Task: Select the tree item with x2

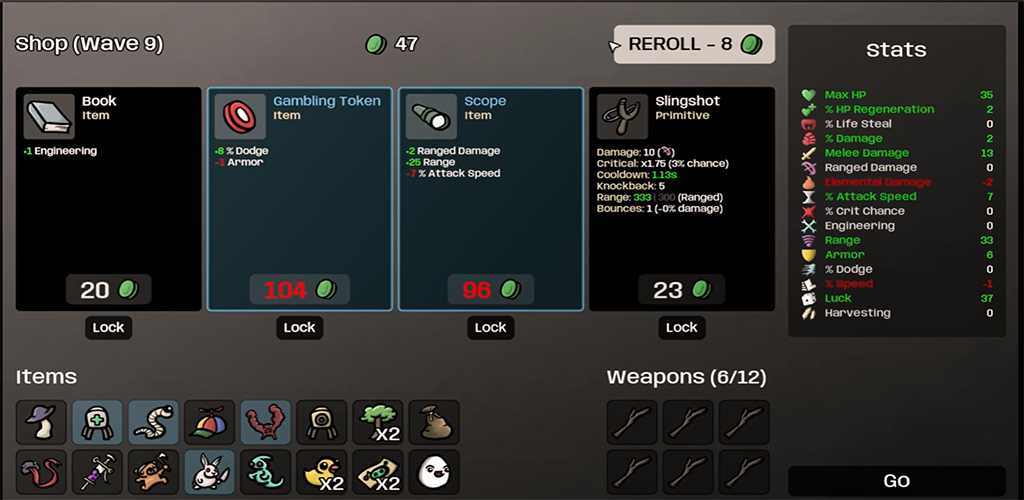Action: pyautogui.click(x=378, y=422)
